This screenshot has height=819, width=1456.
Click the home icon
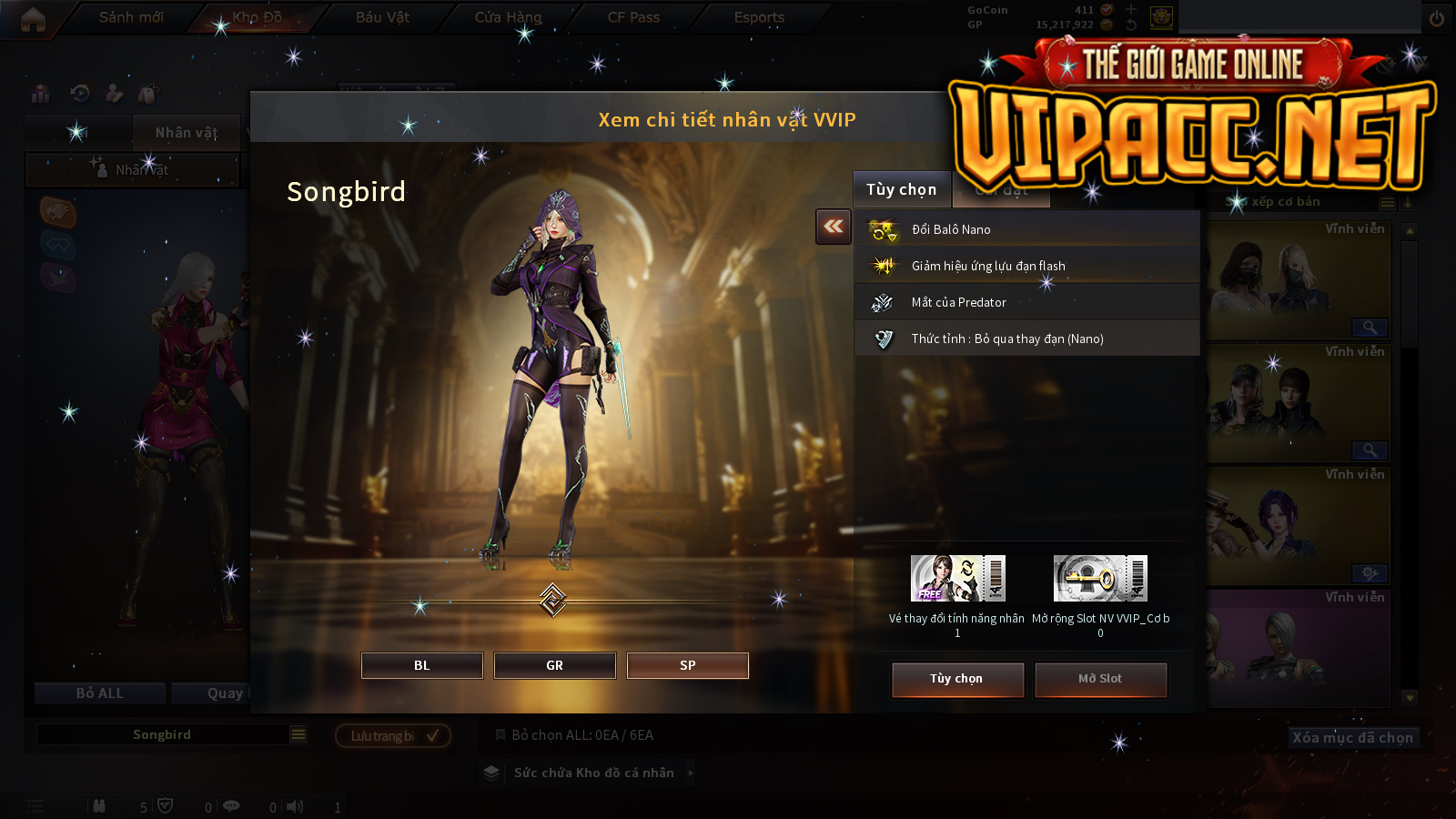pyautogui.click(x=33, y=19)
